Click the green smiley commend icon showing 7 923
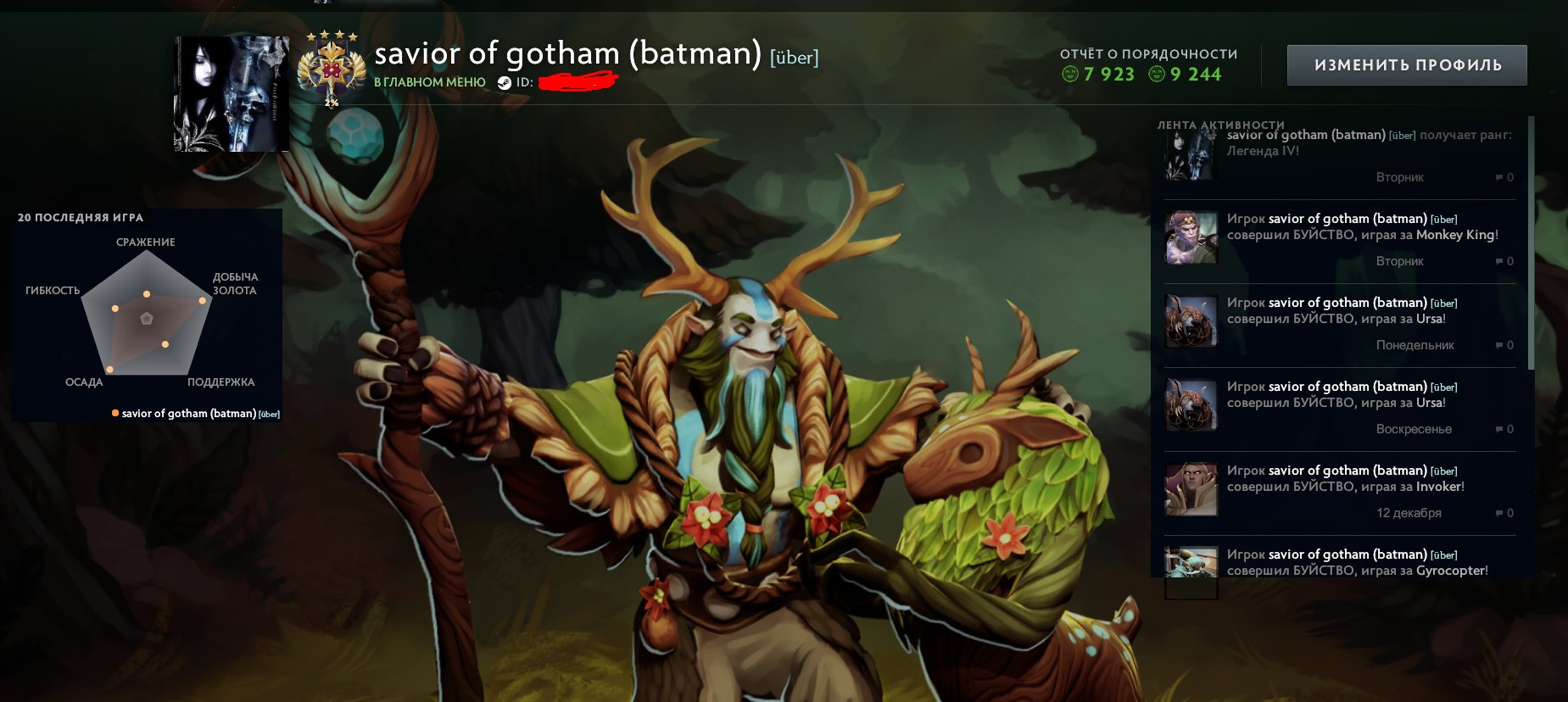Screen dimensions: 1568x702 pos(1072,75)
